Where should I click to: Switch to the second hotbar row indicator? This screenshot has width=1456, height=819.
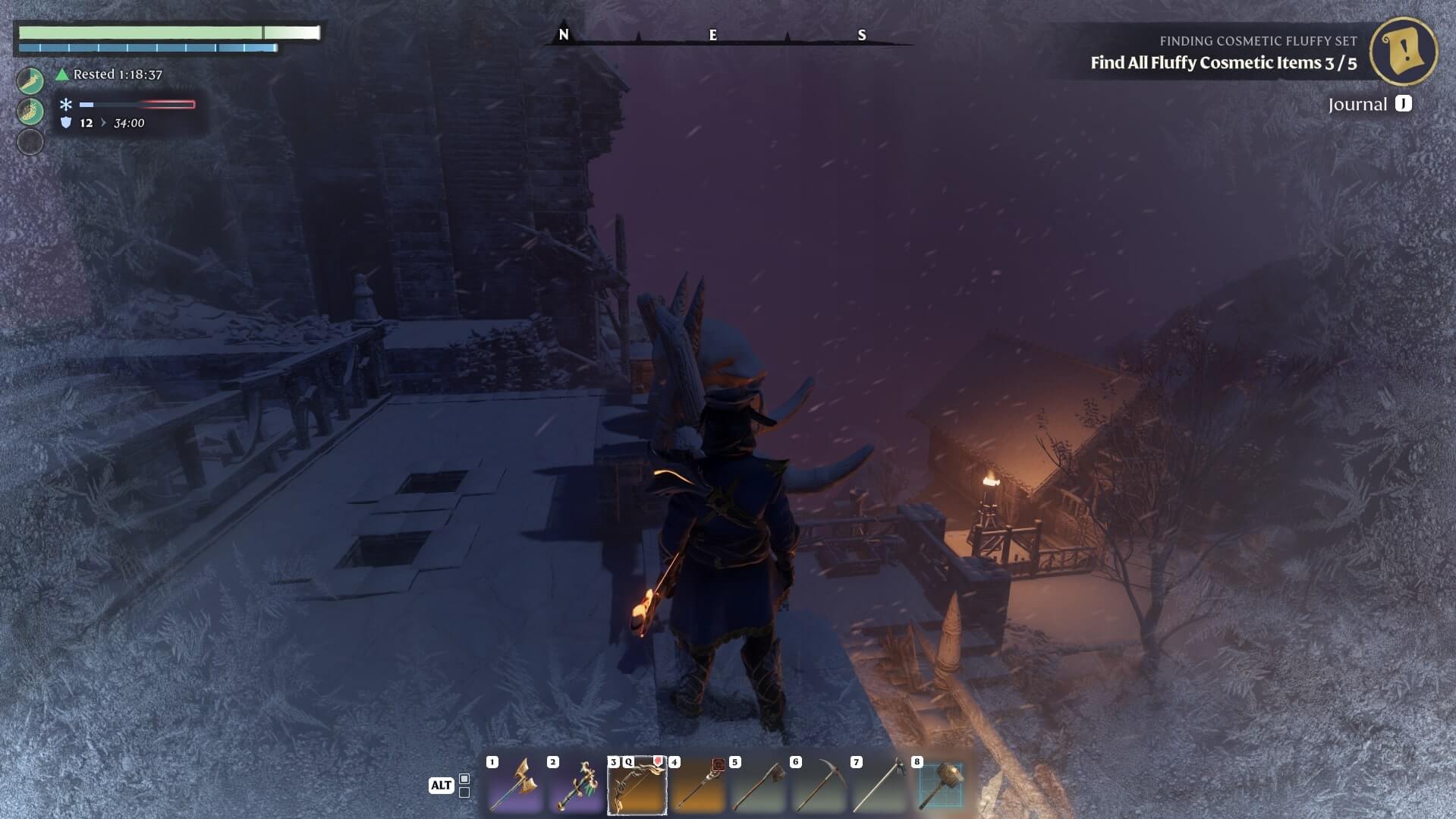click(464, 792)
